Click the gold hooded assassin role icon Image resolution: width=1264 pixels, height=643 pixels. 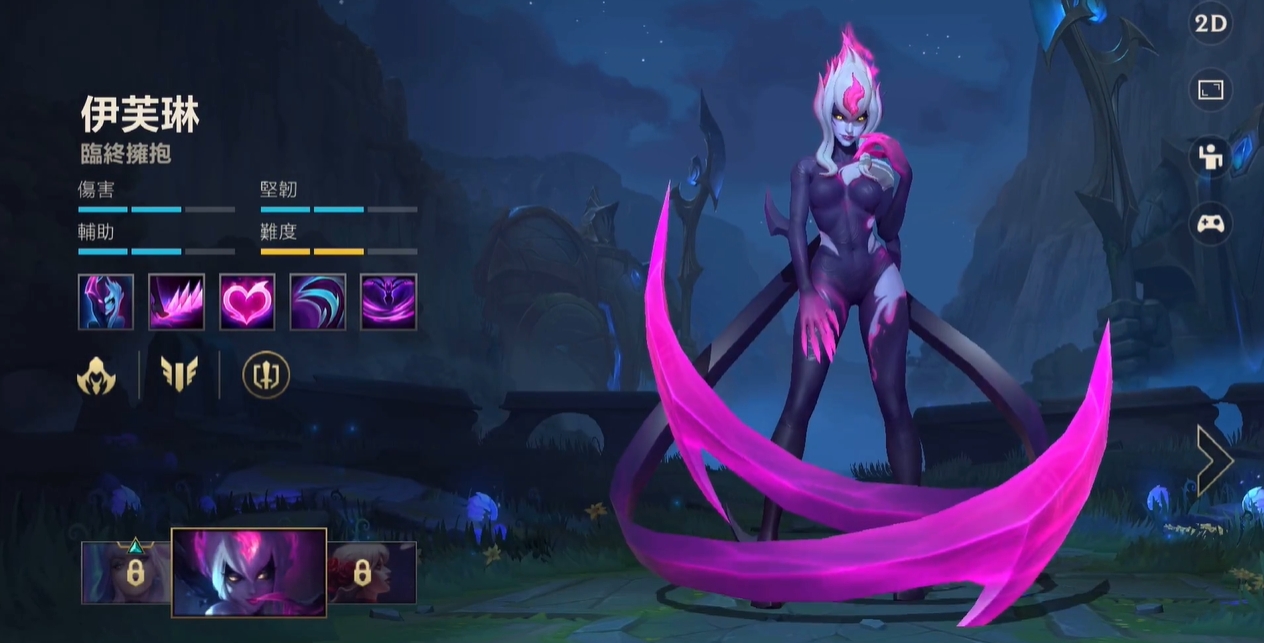point(97,375)
